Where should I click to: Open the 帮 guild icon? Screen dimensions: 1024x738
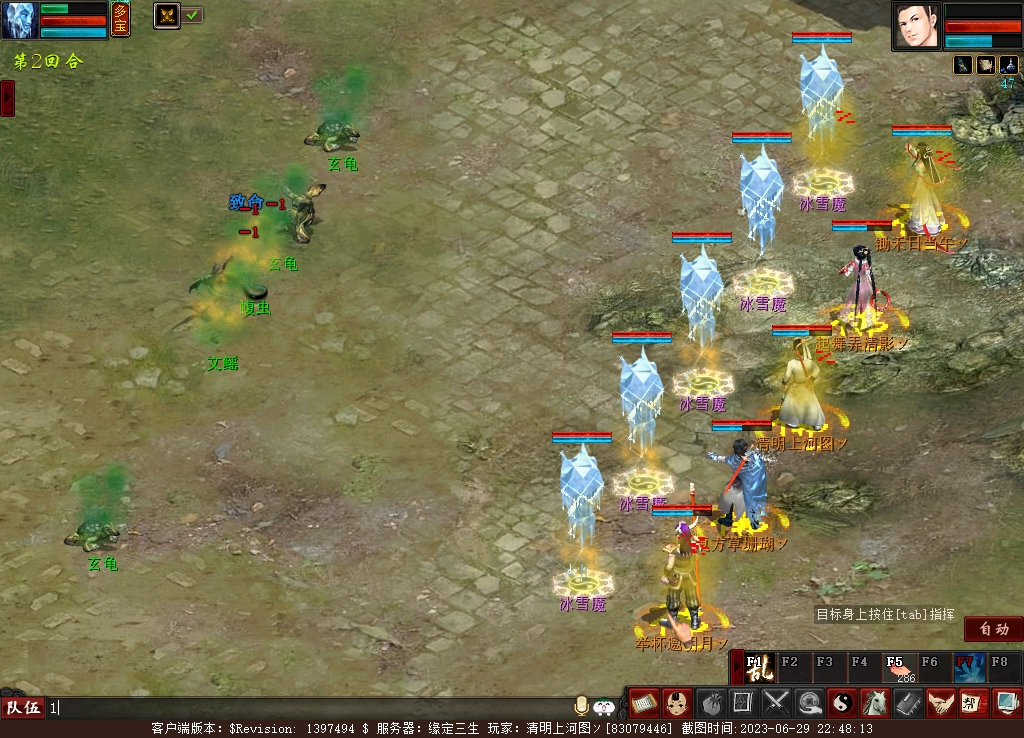pos(973,703)
